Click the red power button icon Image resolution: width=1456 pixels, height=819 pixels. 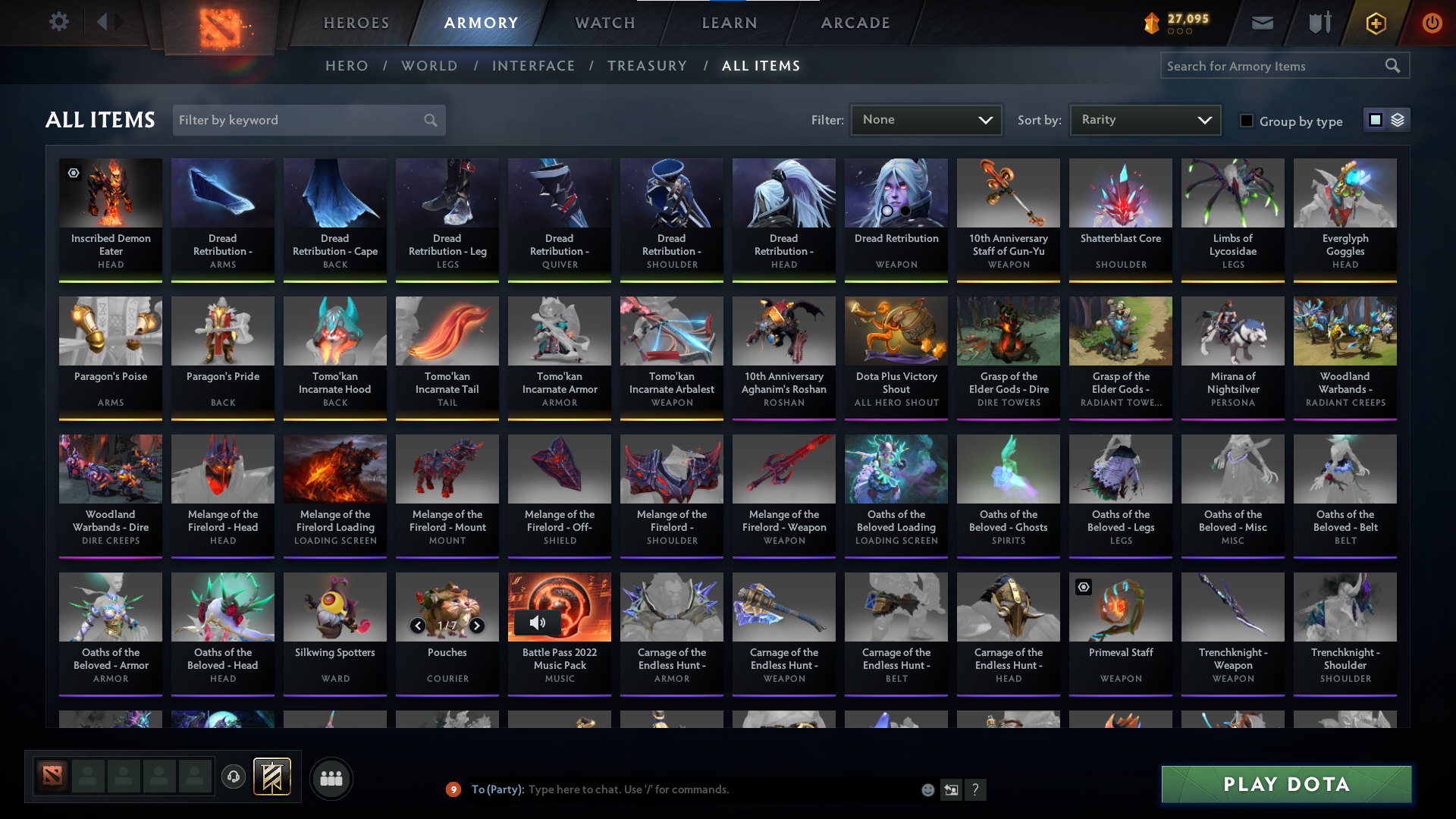(1432, 23)
